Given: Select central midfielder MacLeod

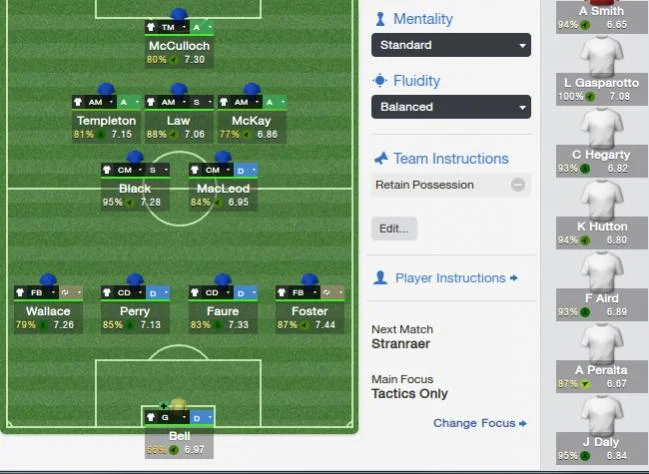Looking at the screenshot, I should click(223, 188).
